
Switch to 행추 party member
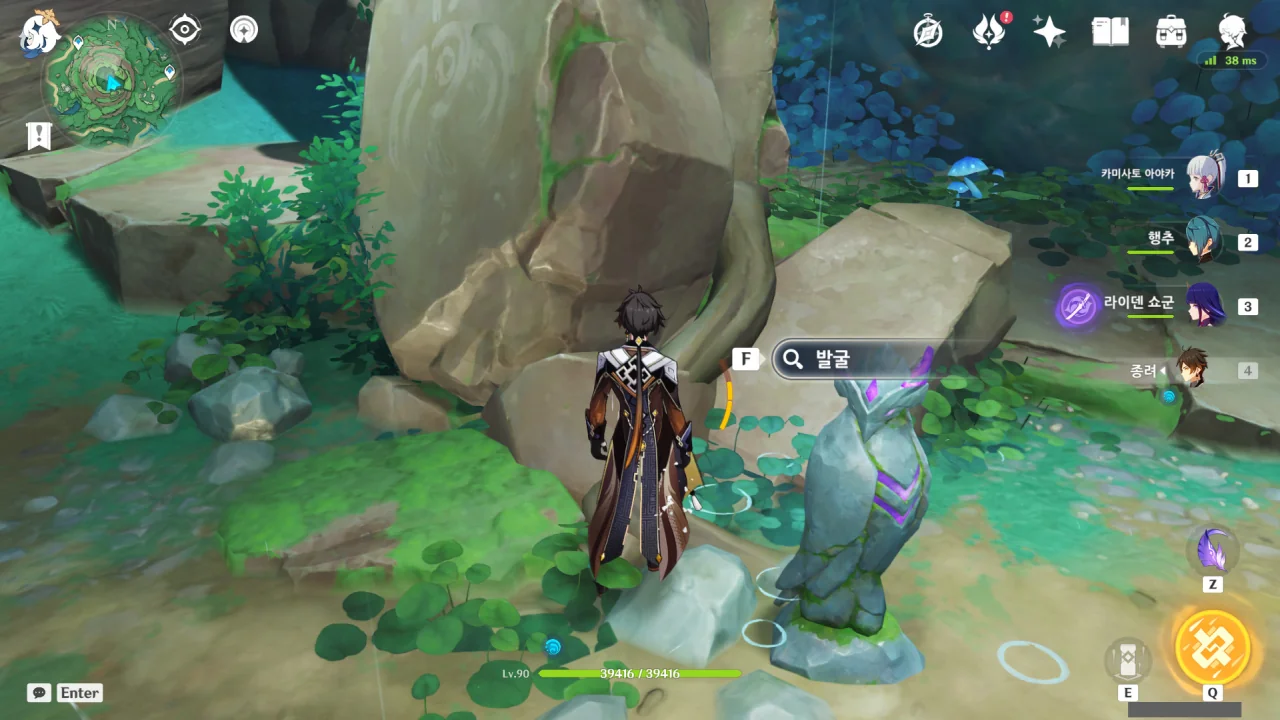pos(1204,241)
